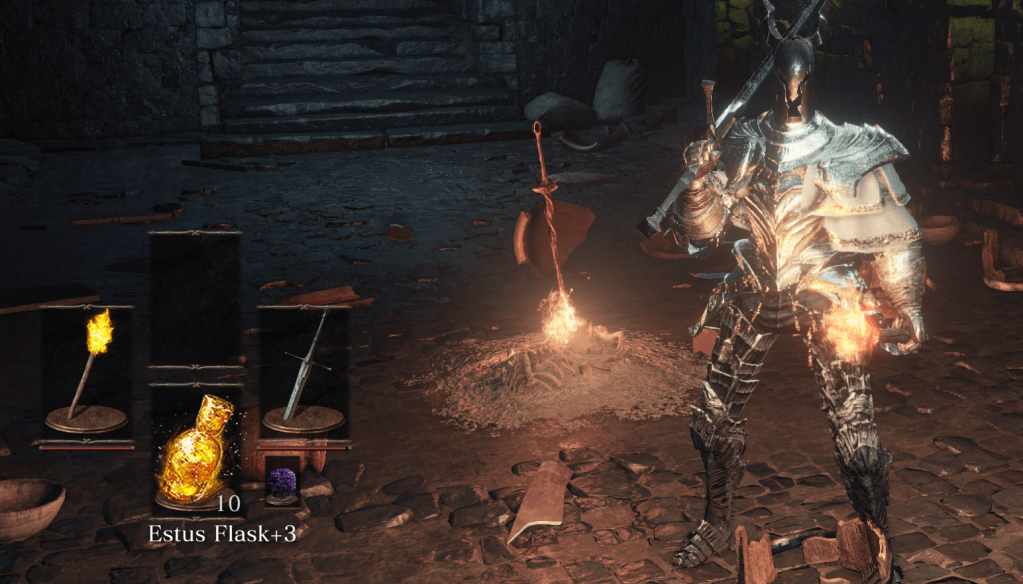Choose the greatsword in the right-hand slot
This screenshot has width=1023, height=584.
click(302, 370)
